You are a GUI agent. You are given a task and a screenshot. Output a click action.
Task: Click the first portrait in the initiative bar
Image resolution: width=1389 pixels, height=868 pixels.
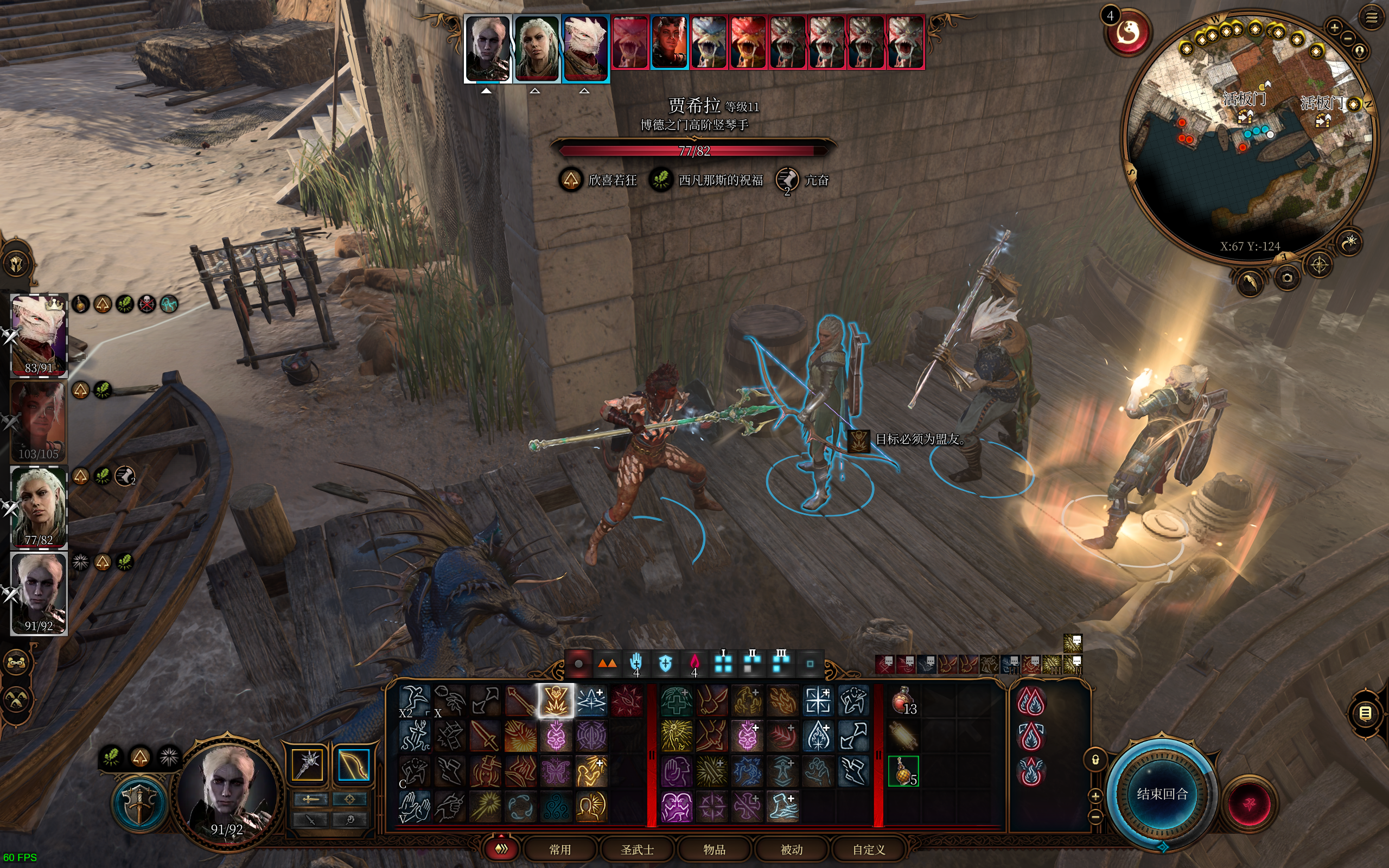point(487,48)
